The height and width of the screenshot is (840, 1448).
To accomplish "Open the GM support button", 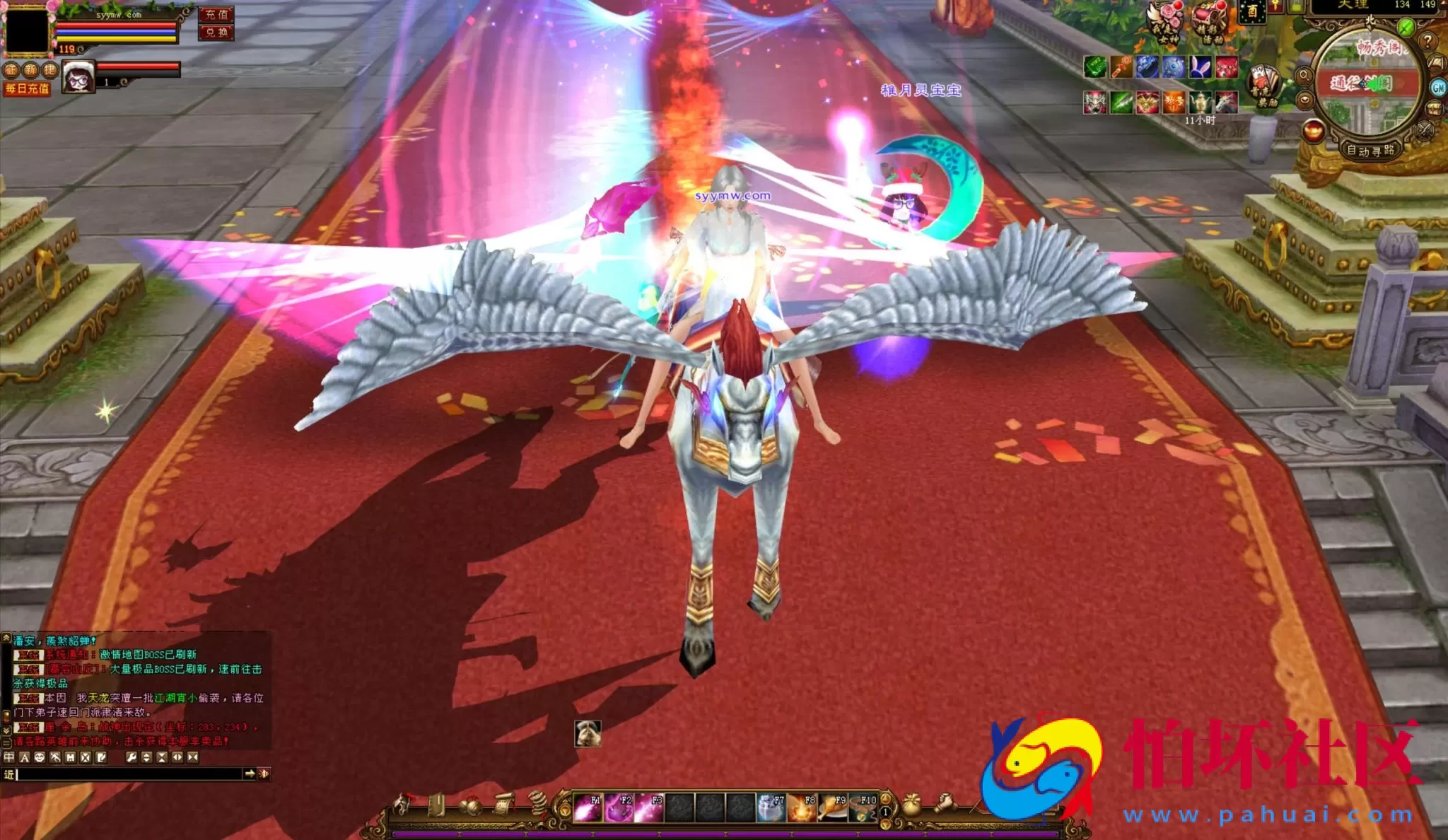I will pyautogui.click(x=1439, y=88).
